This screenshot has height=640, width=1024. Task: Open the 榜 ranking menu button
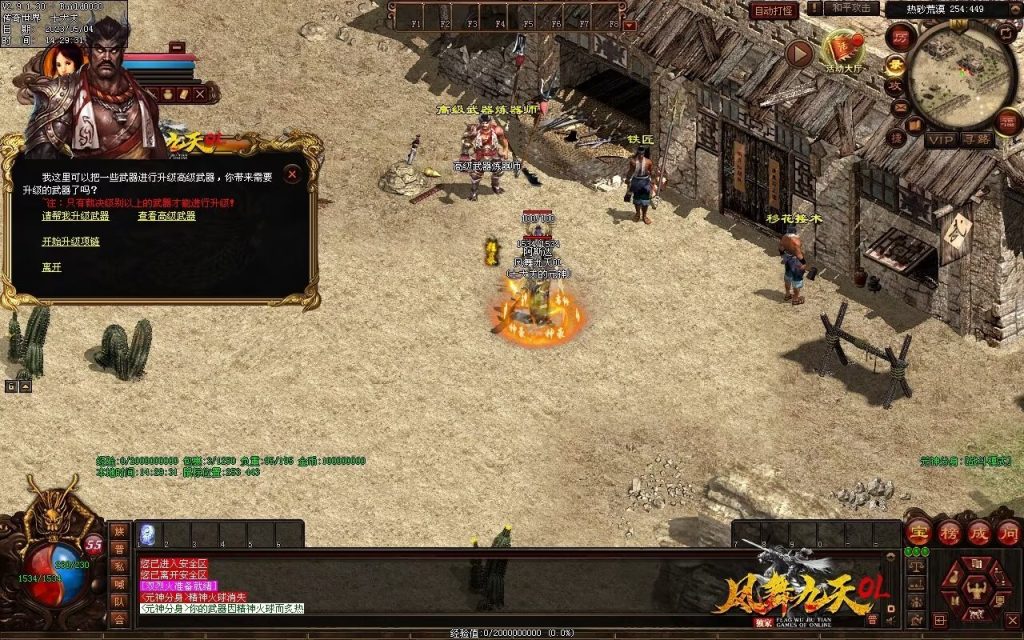[x=949, y=532]
